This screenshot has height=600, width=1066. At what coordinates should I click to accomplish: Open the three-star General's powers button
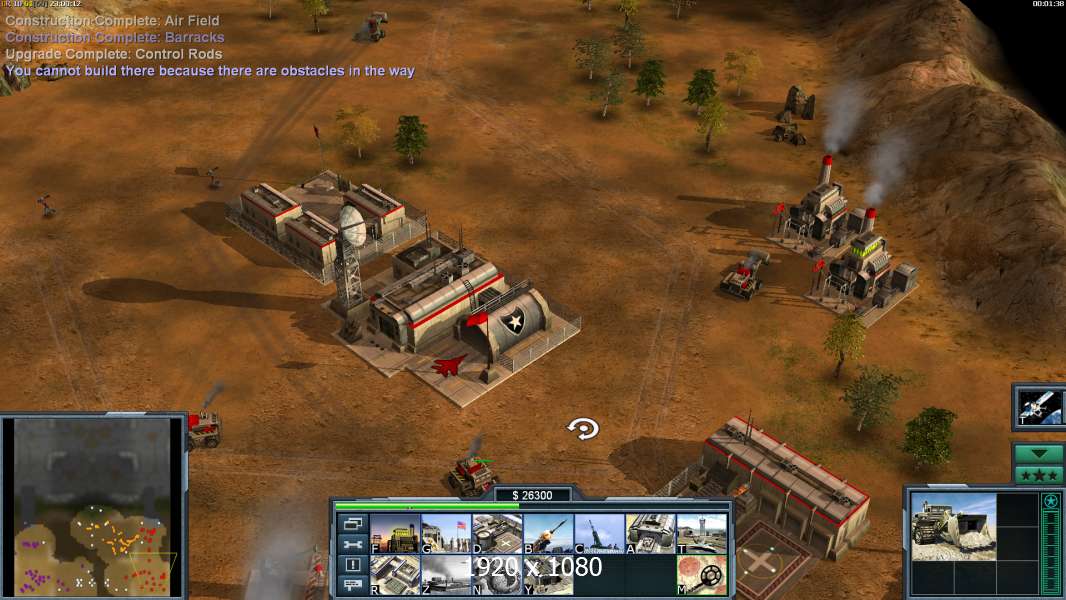pos(1038,474)
